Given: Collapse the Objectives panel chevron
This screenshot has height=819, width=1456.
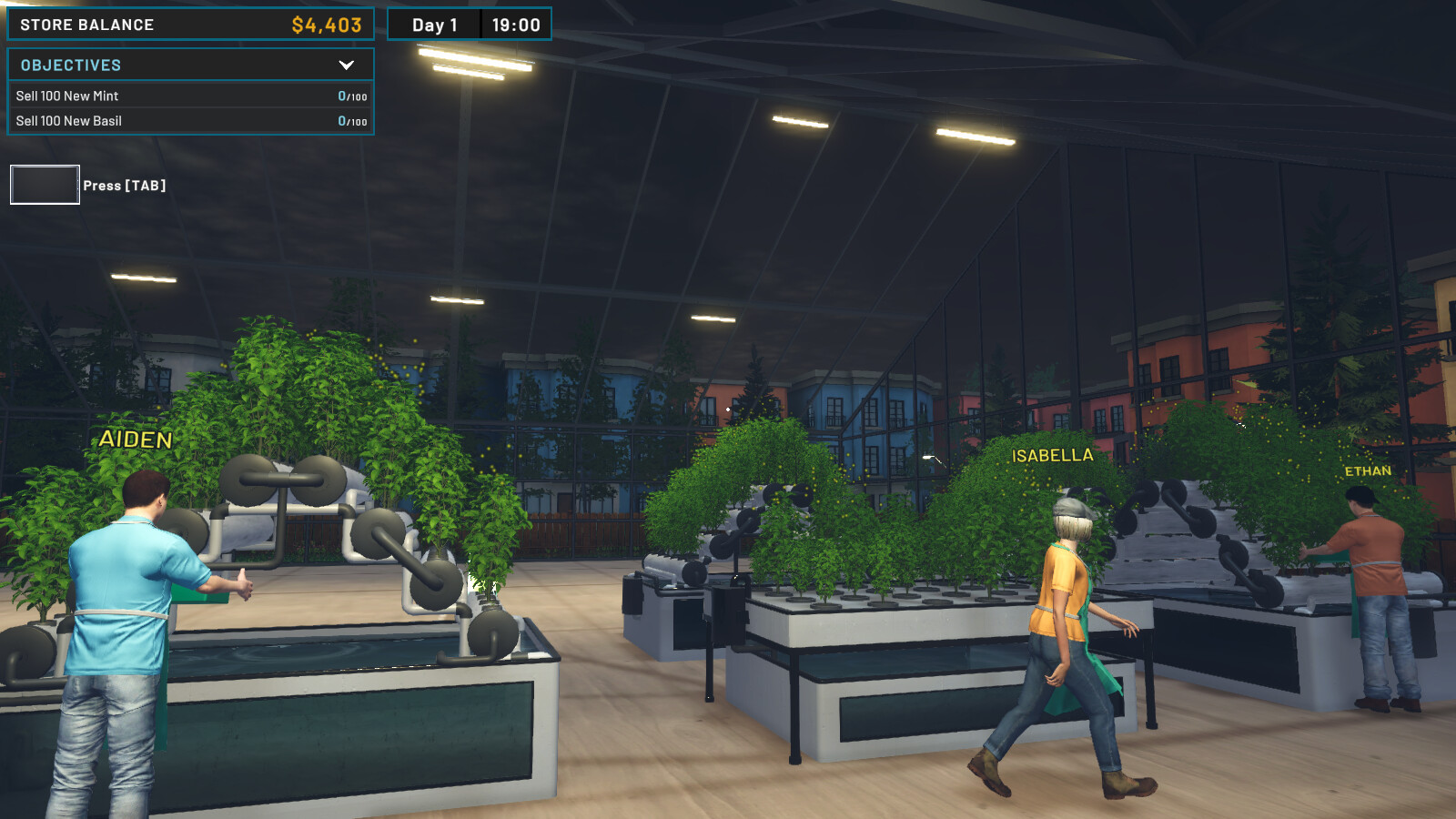Looking at the screenshot, I should point(346,65).
